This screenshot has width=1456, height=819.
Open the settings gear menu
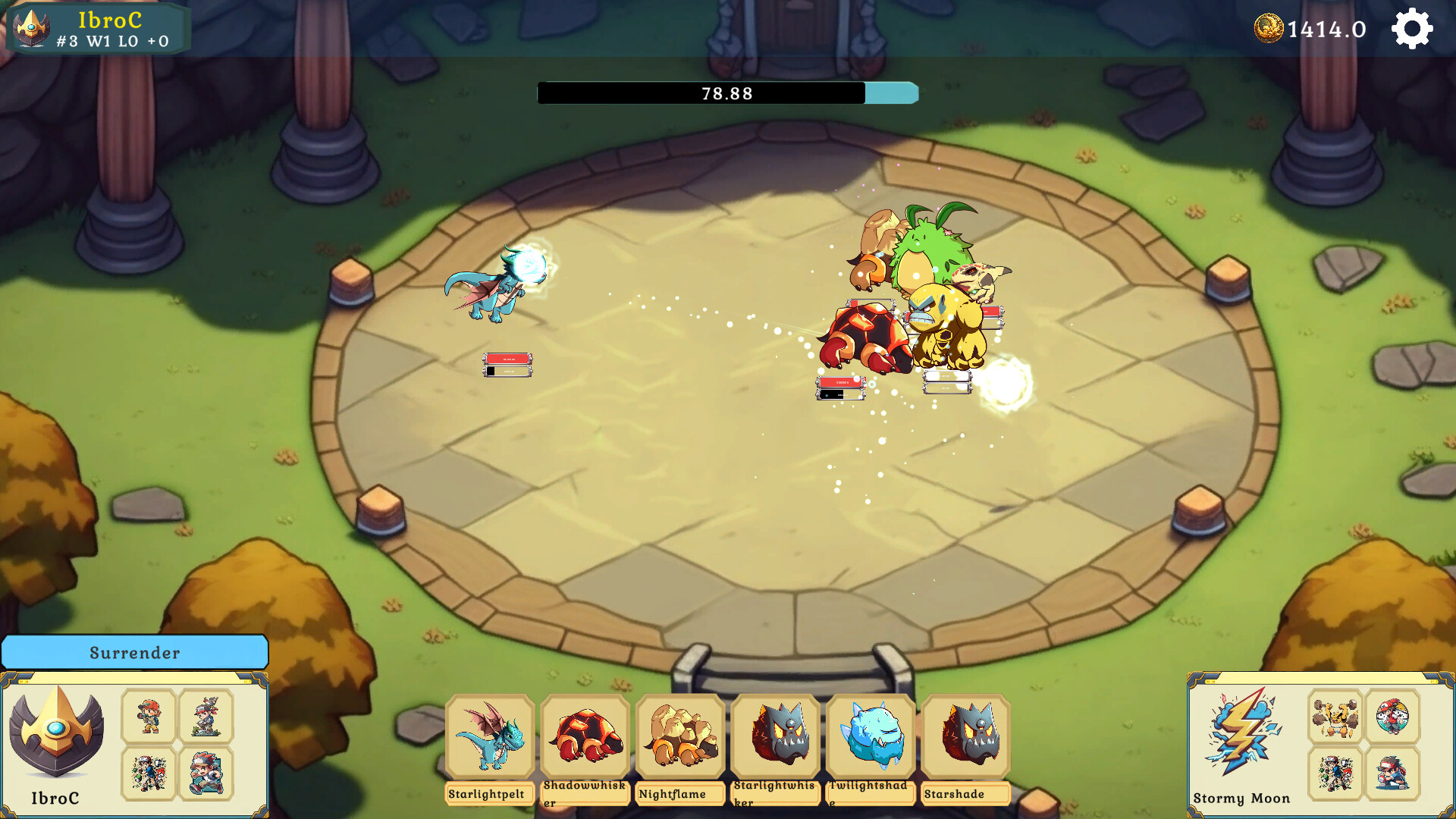[1412, 29]
